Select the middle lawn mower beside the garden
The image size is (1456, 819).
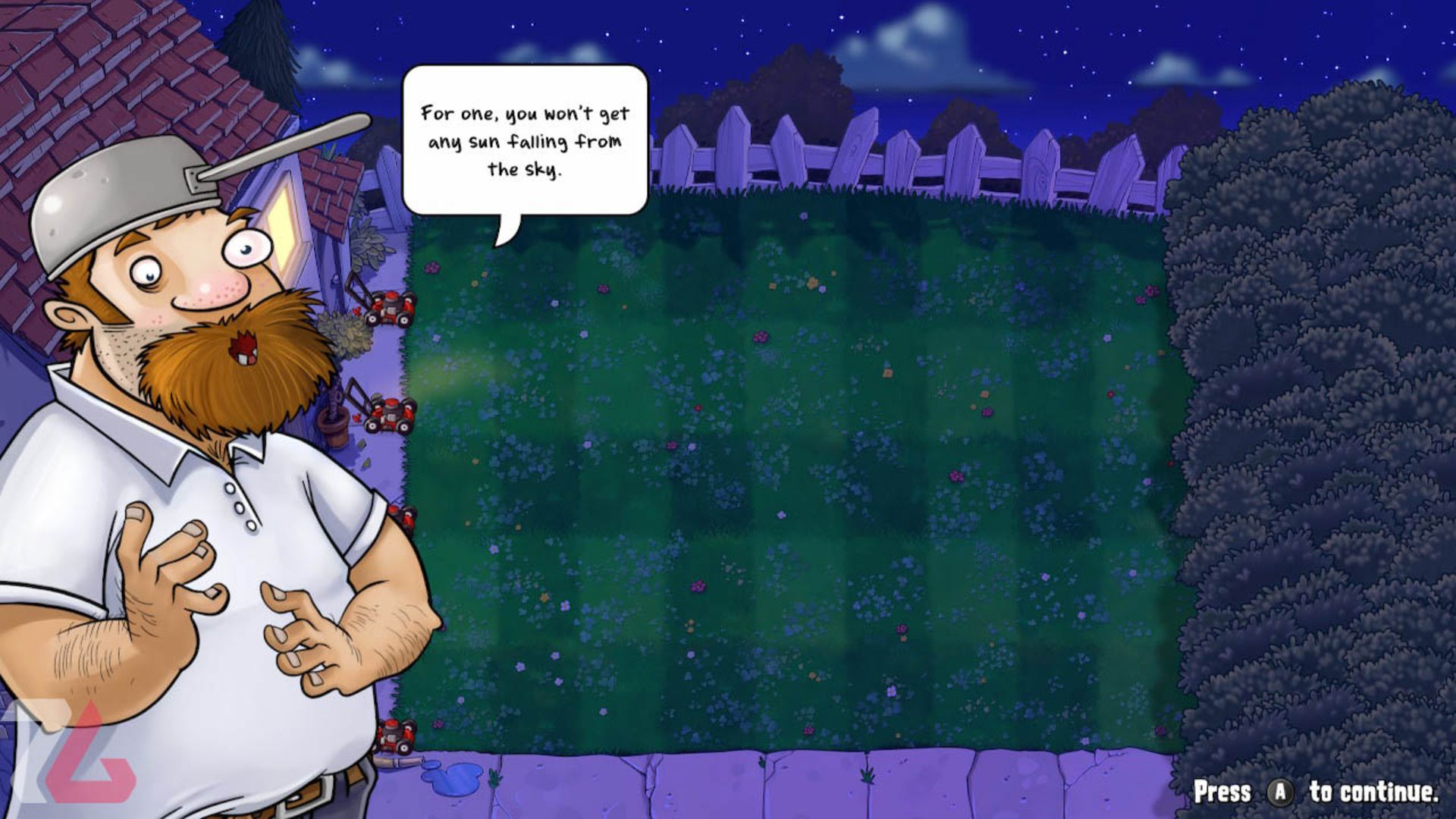pos(391,415)
